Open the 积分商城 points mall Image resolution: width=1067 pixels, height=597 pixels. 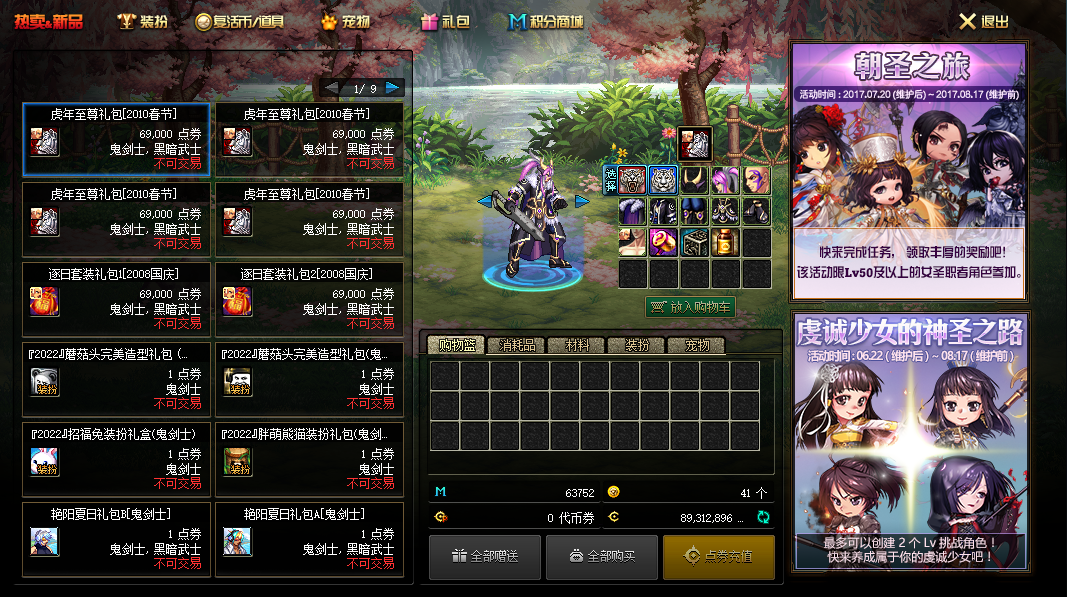pyautogui.click(x=545, y=21)
